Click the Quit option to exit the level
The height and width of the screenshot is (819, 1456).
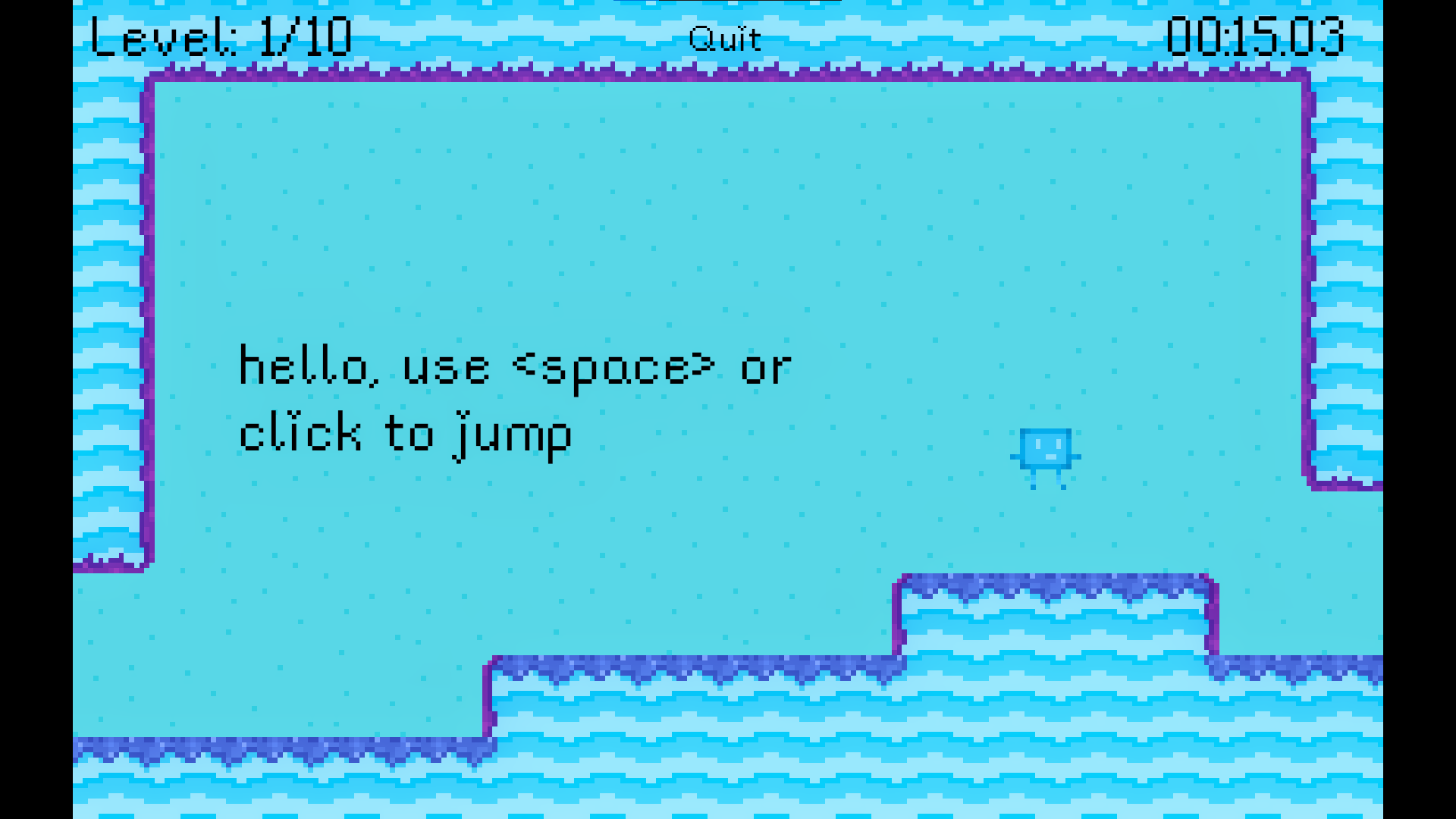724,38
